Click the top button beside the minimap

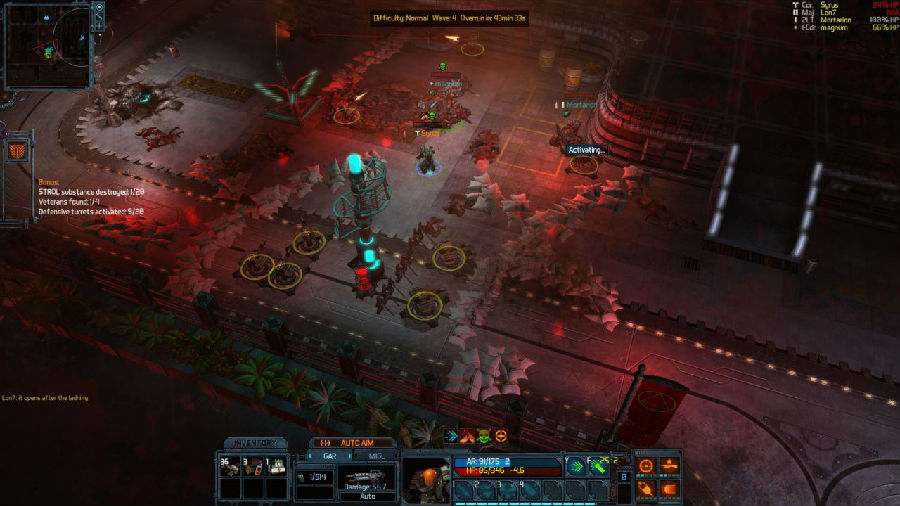[99, 7]
